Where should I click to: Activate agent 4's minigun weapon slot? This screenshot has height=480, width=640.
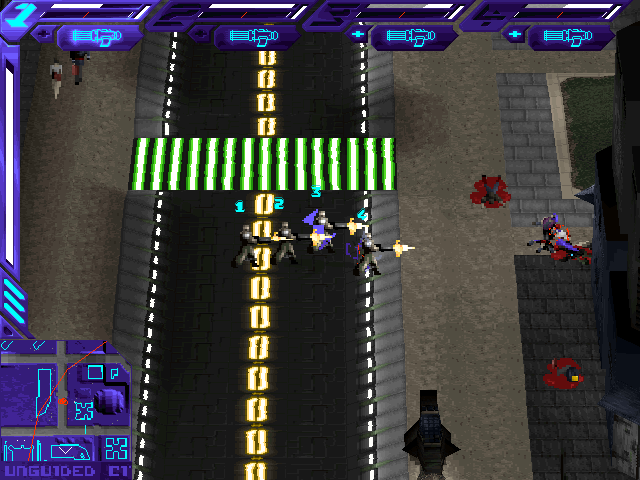(571, 37)
